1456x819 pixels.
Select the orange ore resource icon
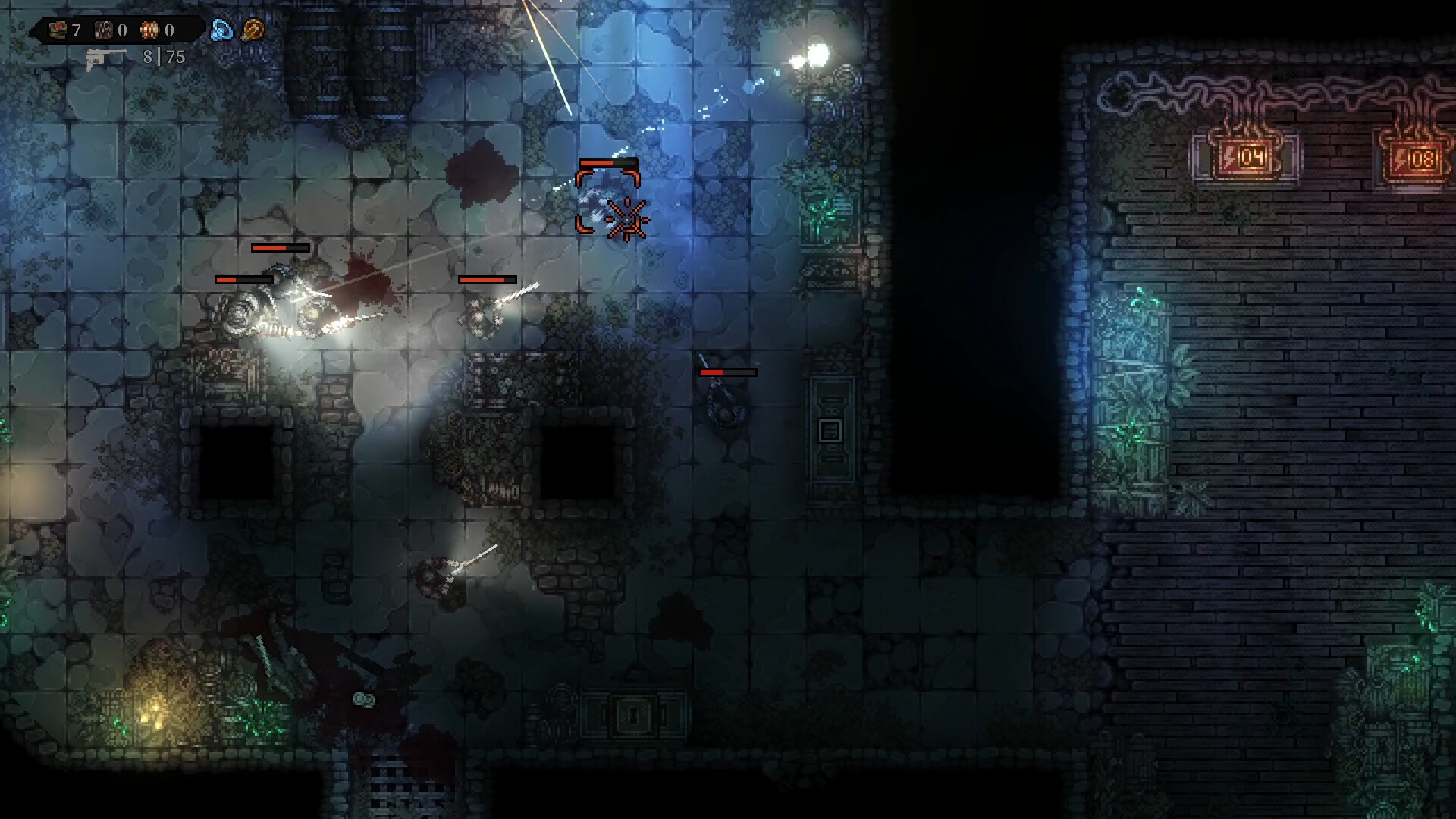149,32
